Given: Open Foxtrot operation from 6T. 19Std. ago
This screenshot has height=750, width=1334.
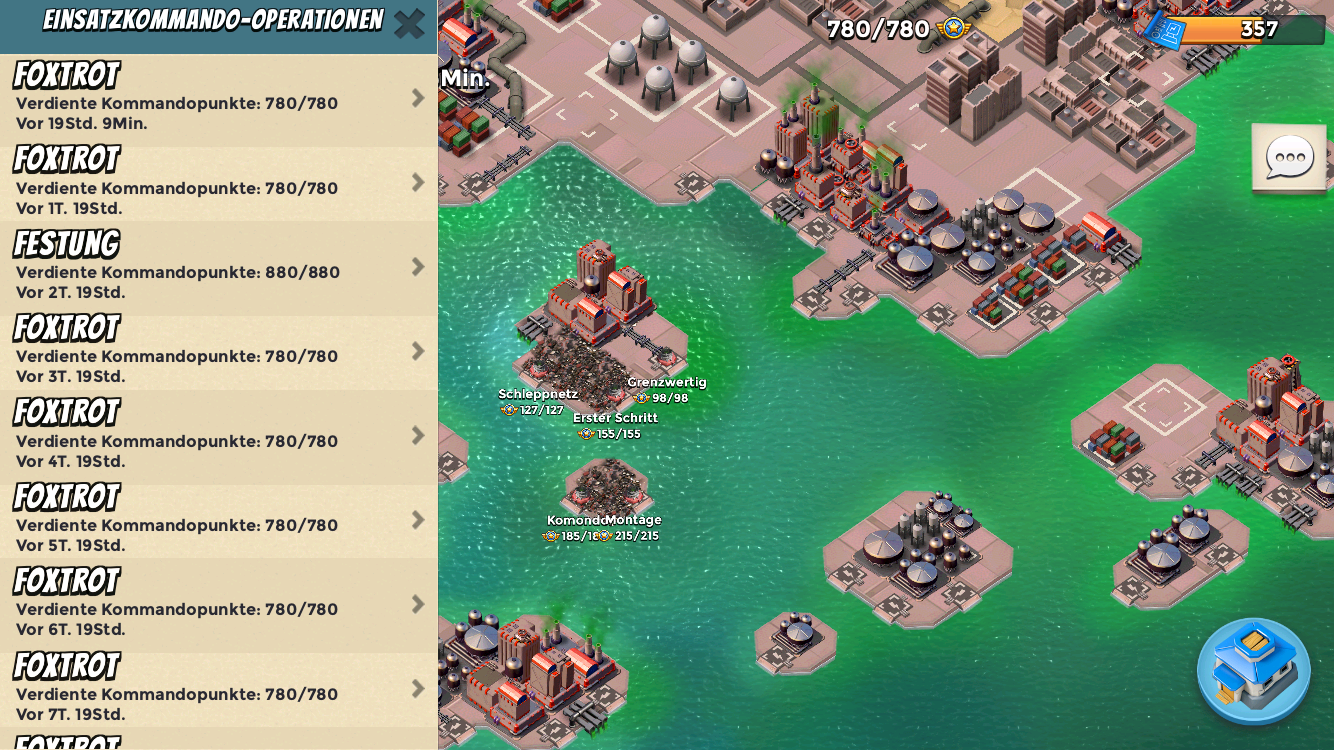Looking at the screenshot, I should (x=218, y=605).
